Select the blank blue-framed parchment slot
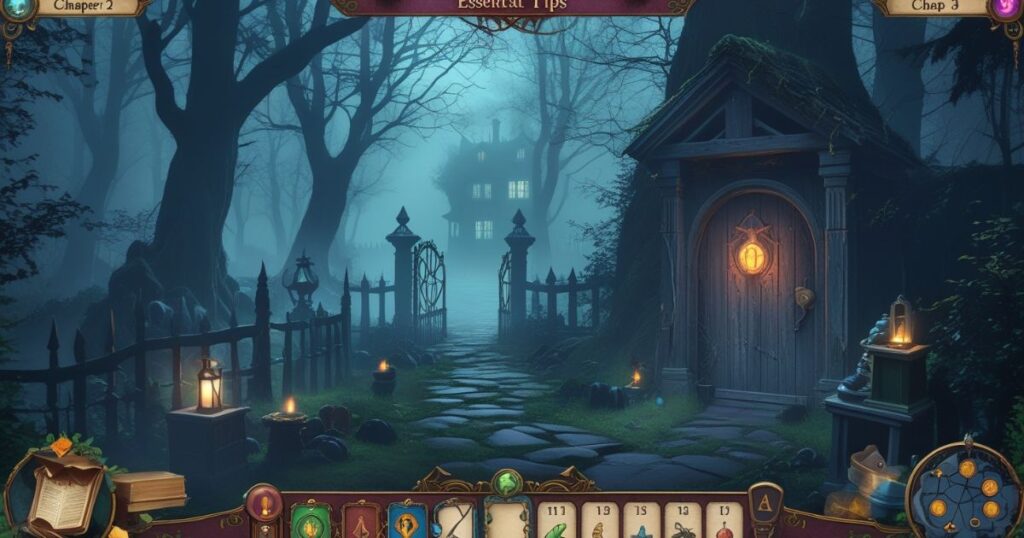The height and width of the screenshot is (538, 1024). (507, 518)
